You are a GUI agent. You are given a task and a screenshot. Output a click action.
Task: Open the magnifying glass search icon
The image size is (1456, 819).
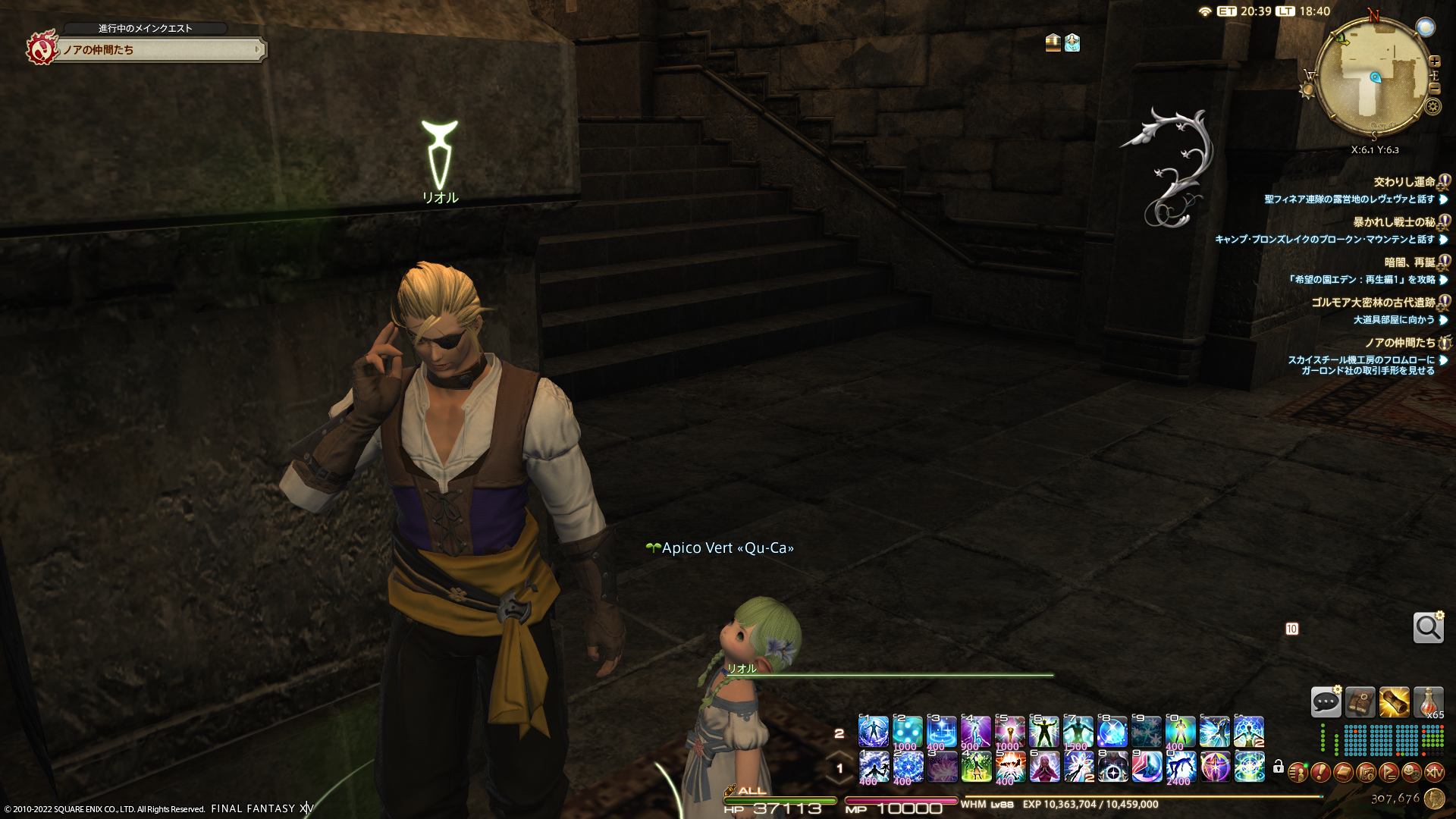(1428, 628)
